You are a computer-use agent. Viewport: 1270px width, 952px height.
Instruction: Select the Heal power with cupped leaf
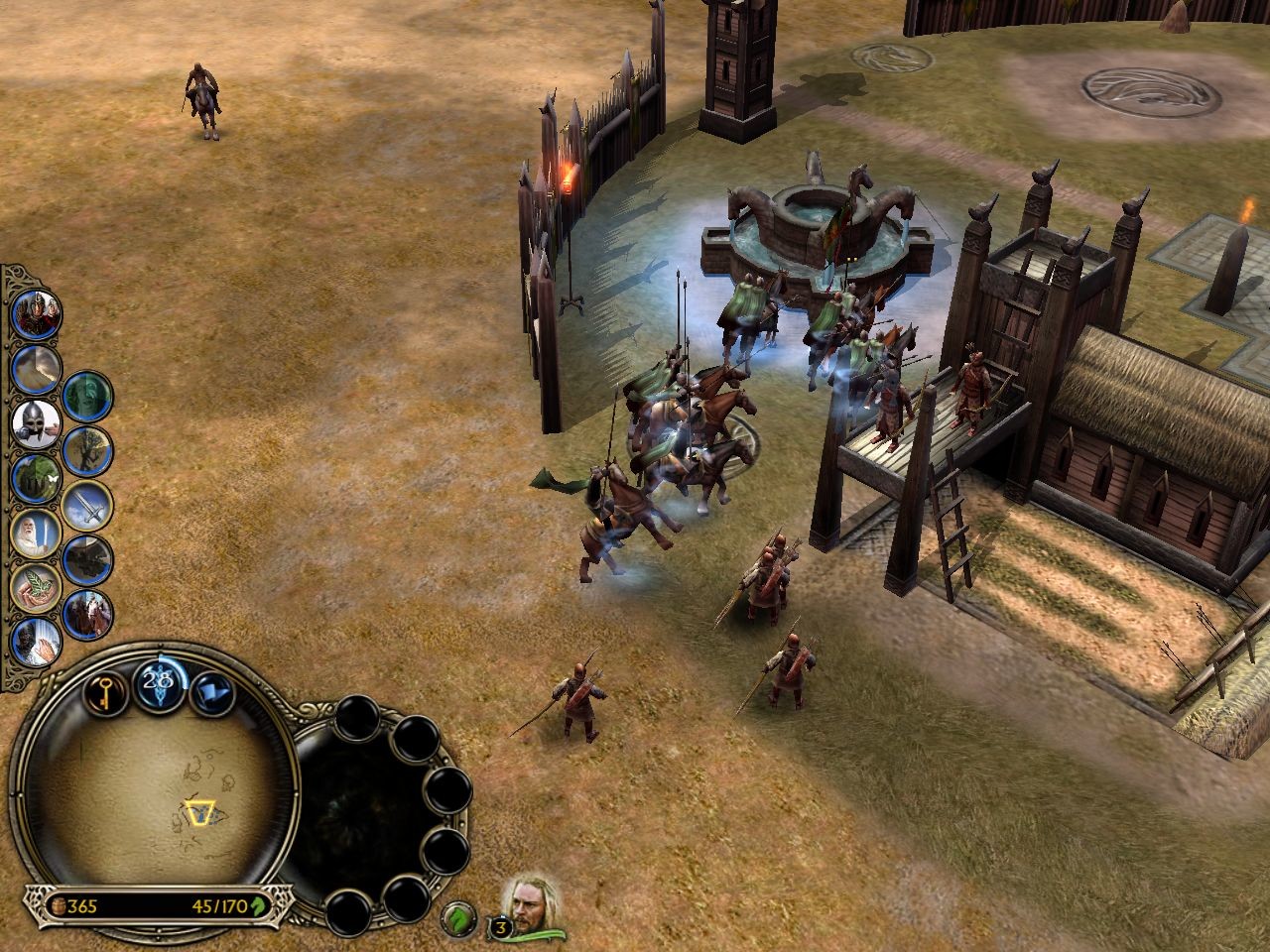pyautogui.click(x=37, y=585)
